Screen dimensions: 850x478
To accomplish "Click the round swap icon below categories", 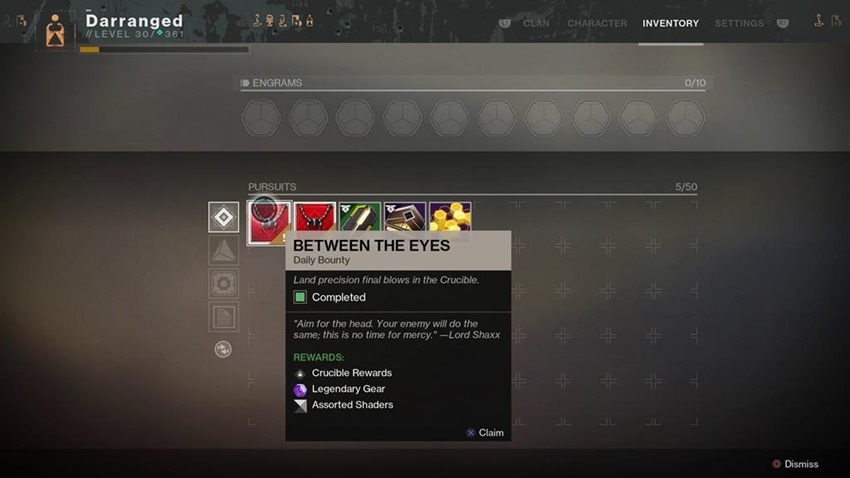I will [x=223, y=349].
